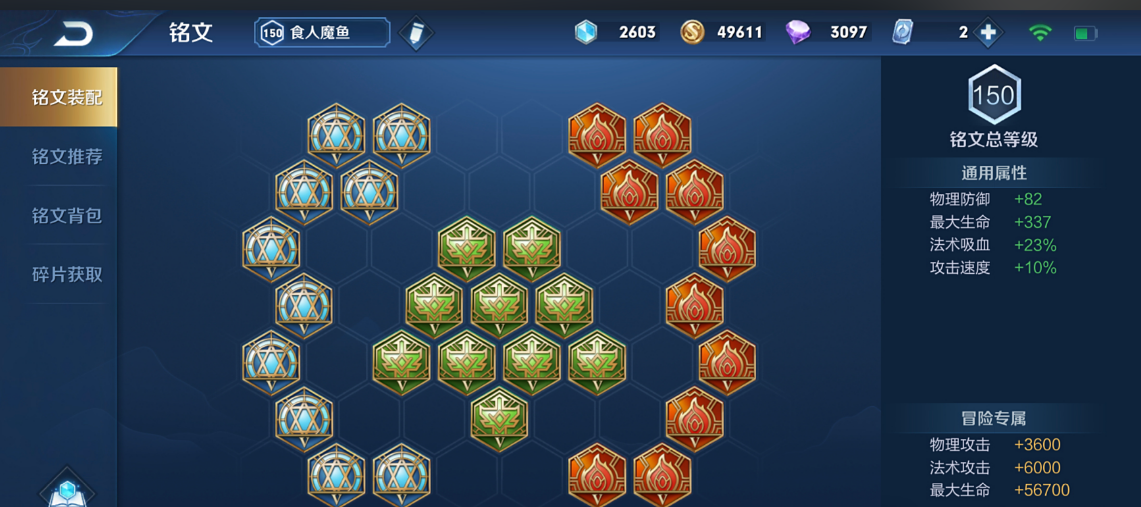Image resolution: width=1141 pixels, height=507 pixels.
Task: Open the 食人魔鱼 rune page selector
Action: click(321, 33)
